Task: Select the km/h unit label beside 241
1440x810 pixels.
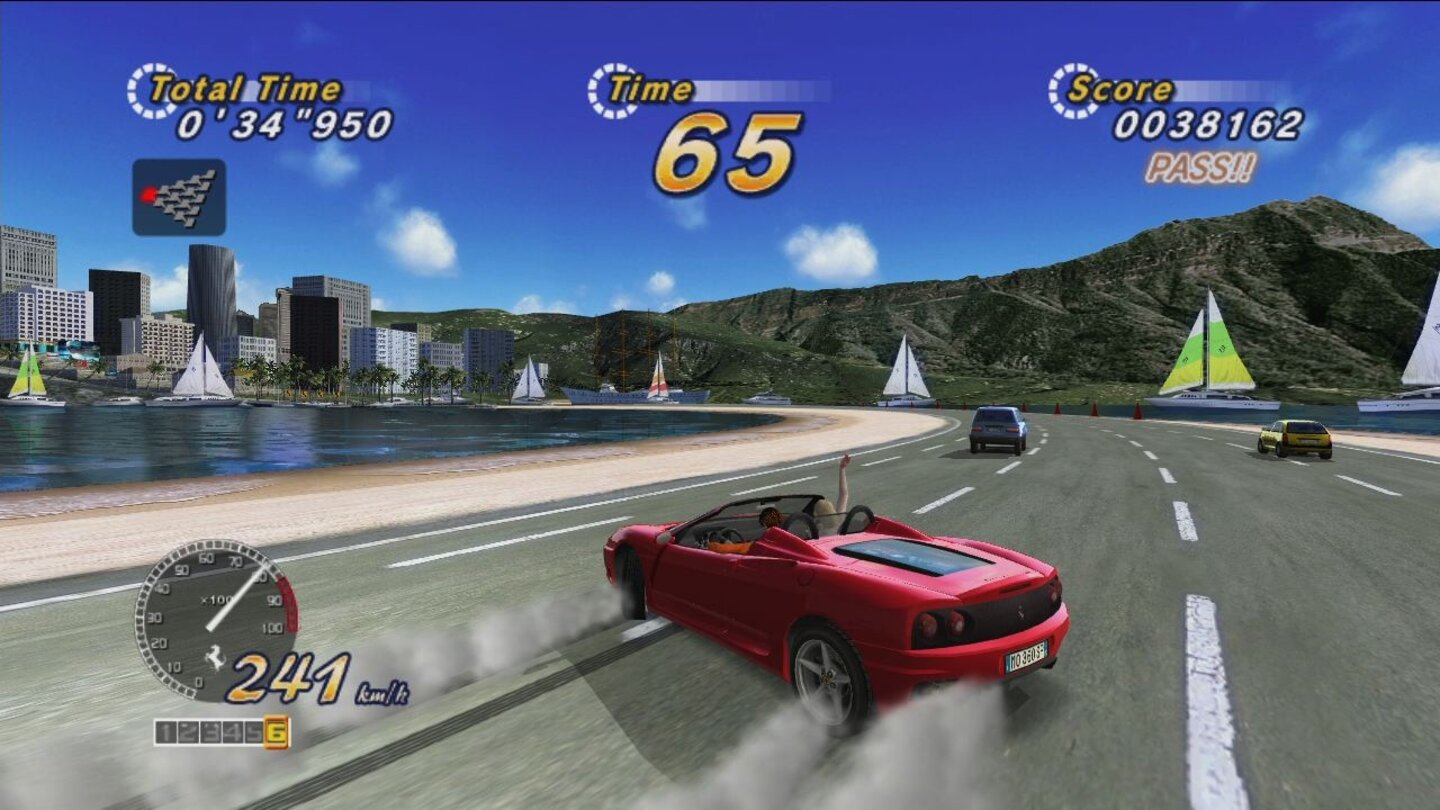Action: pos(382,692)
